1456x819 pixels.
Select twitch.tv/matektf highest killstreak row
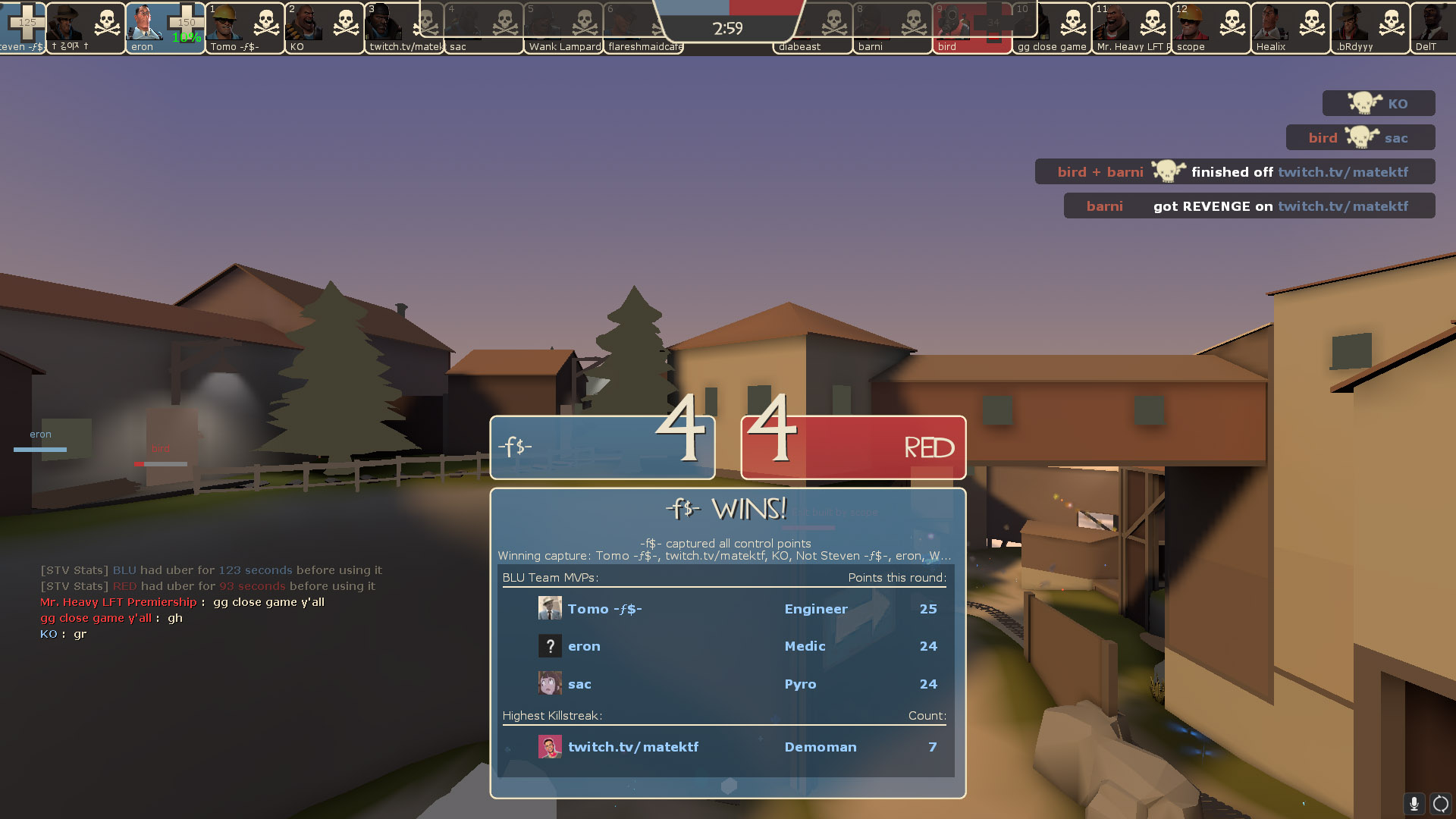click(x=726, y=747)
